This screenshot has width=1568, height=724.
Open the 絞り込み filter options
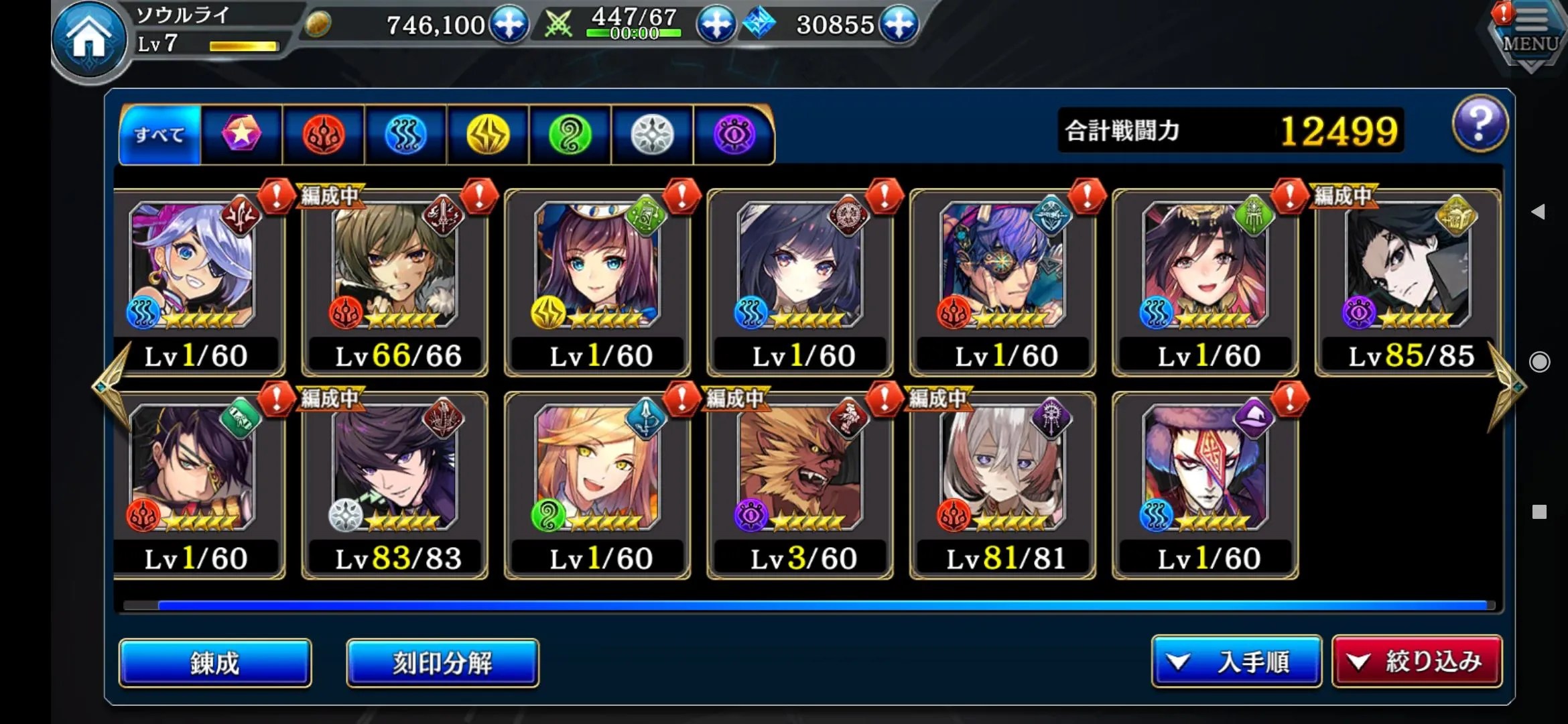tap(1417, 662)
